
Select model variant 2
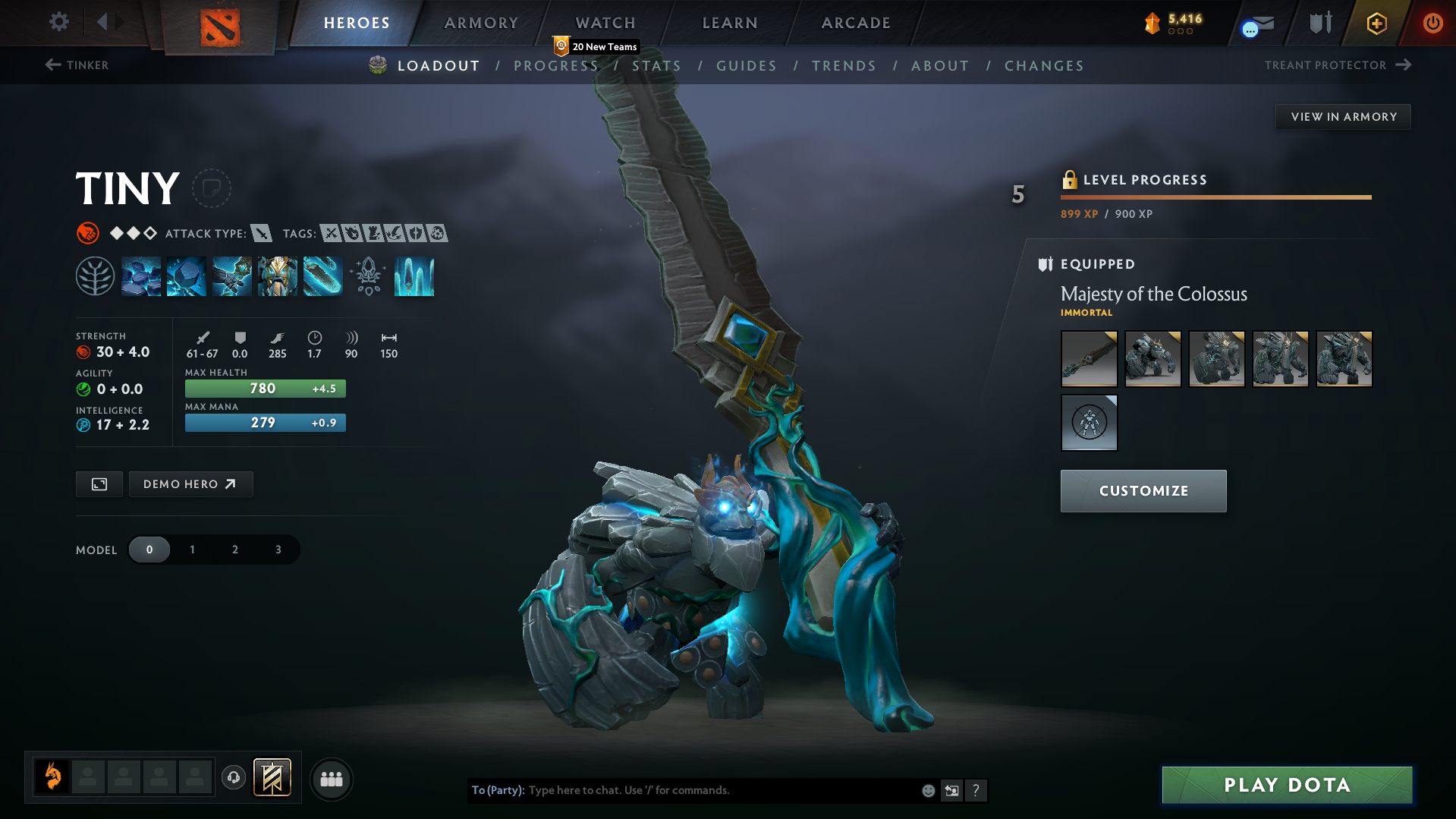coord(234,549)
